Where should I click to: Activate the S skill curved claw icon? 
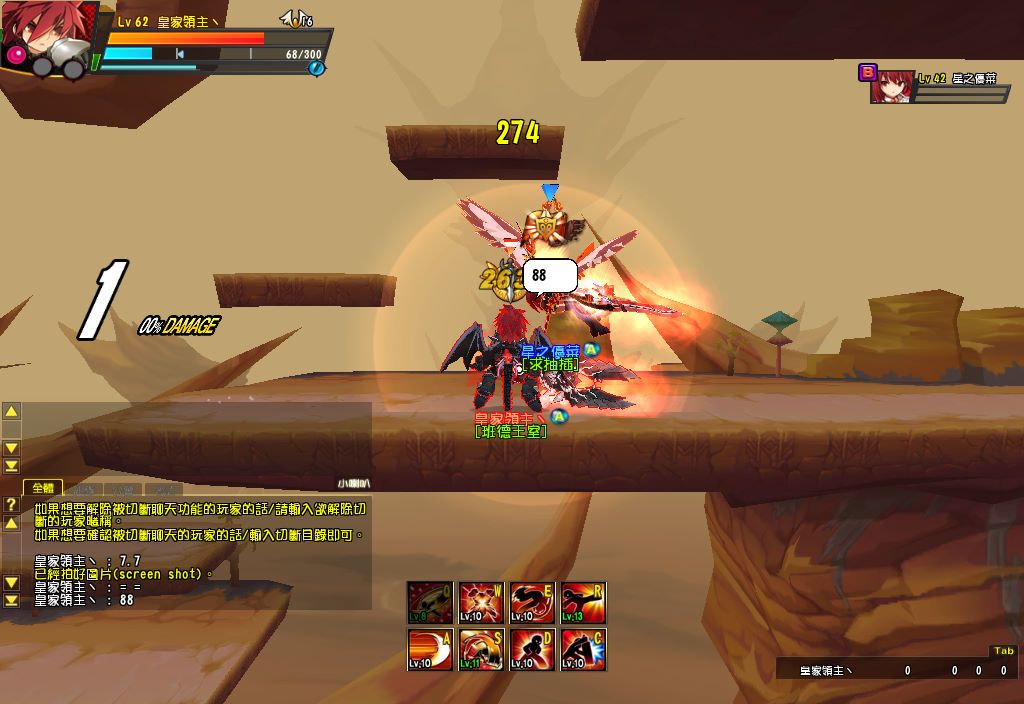(481, 650)
